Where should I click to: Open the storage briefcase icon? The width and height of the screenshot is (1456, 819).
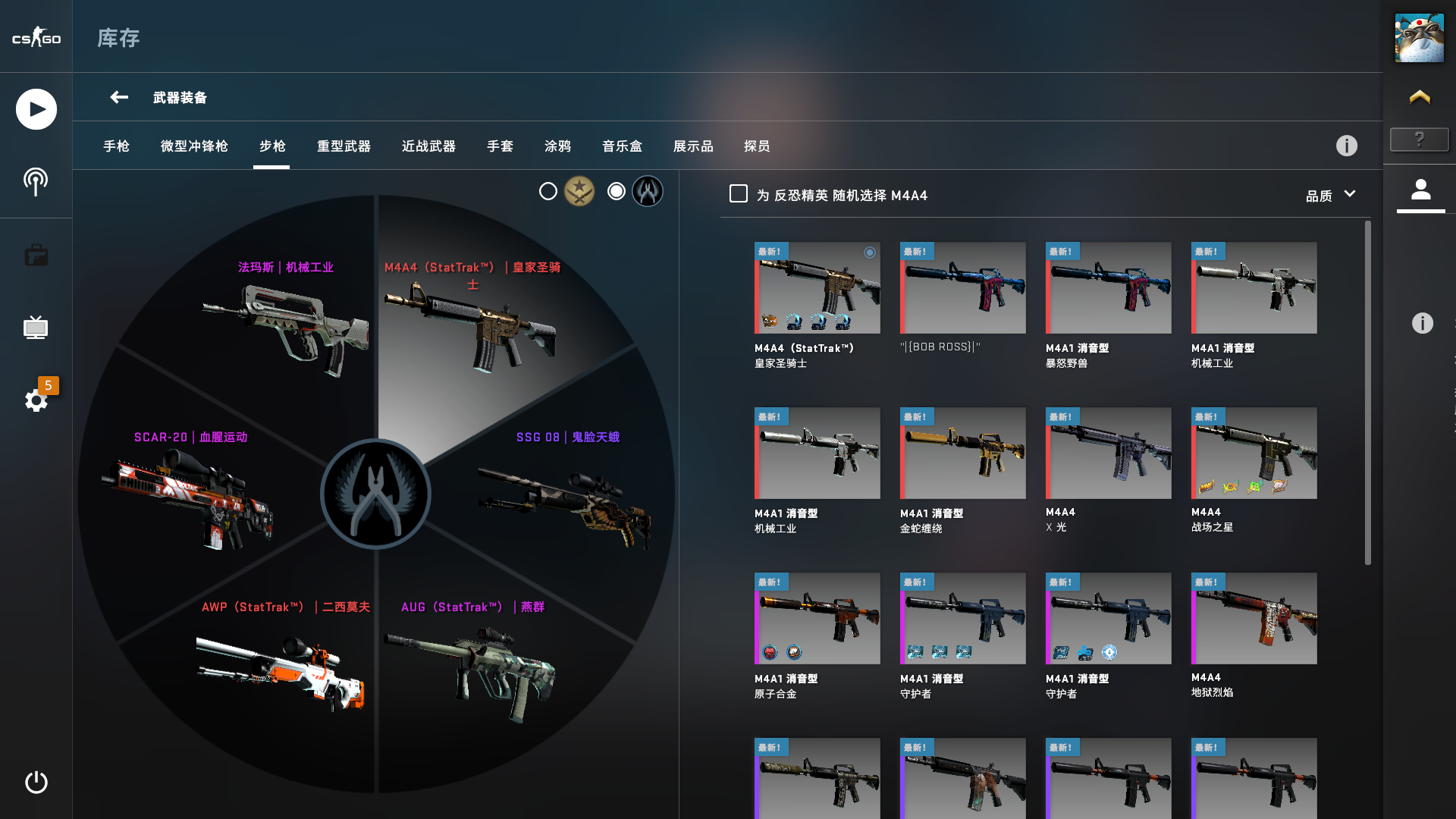(x=36, y=255)
